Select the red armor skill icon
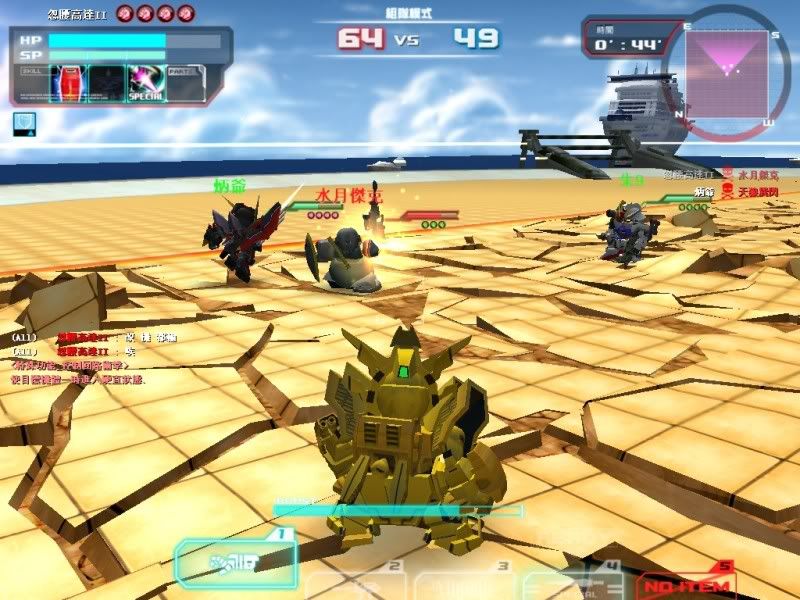This screenshot has width=800, height=600. 68,83
